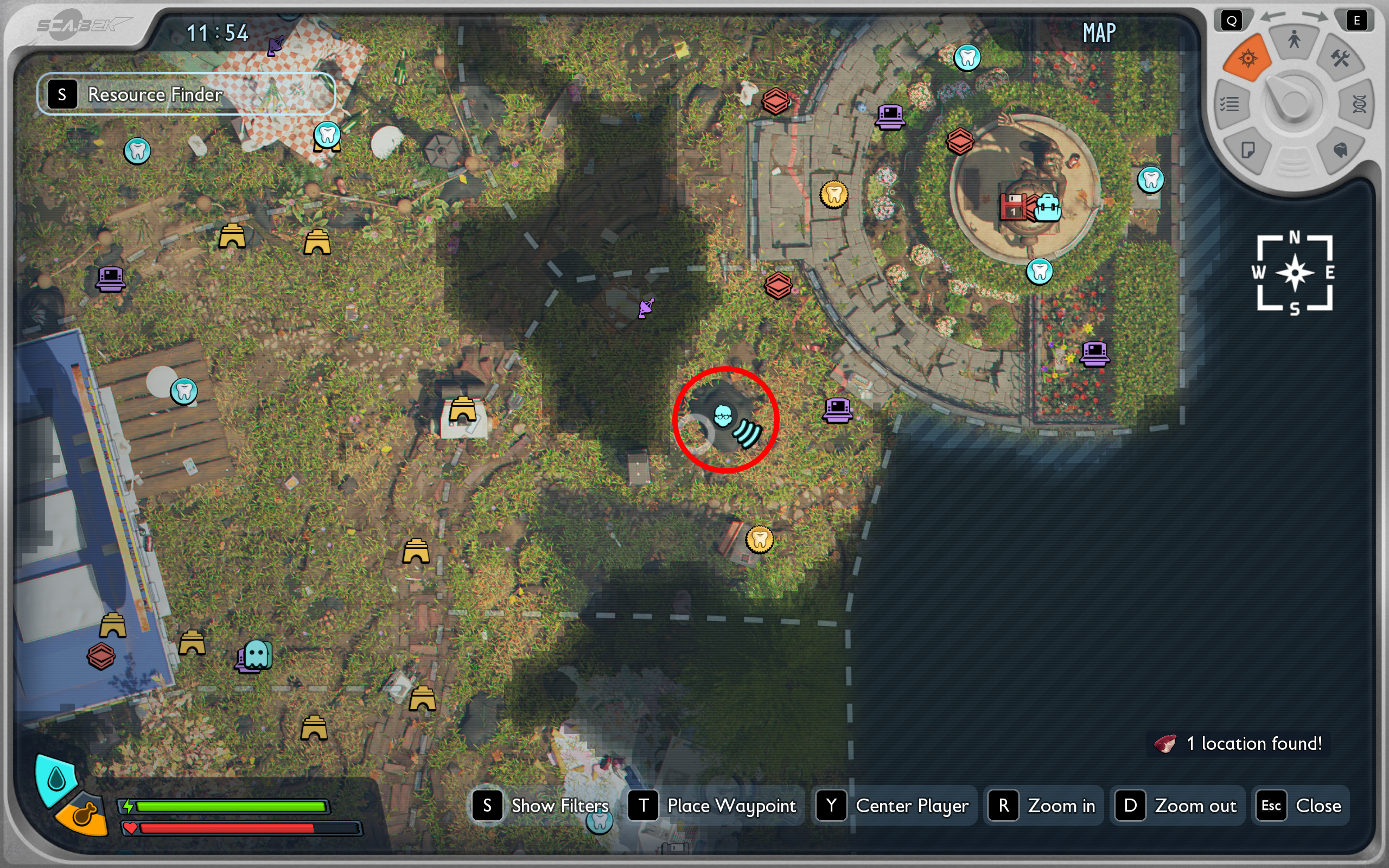Select the teal ghost map marker
Viewport: 1389px width, 868px height.
pos(257,653)
